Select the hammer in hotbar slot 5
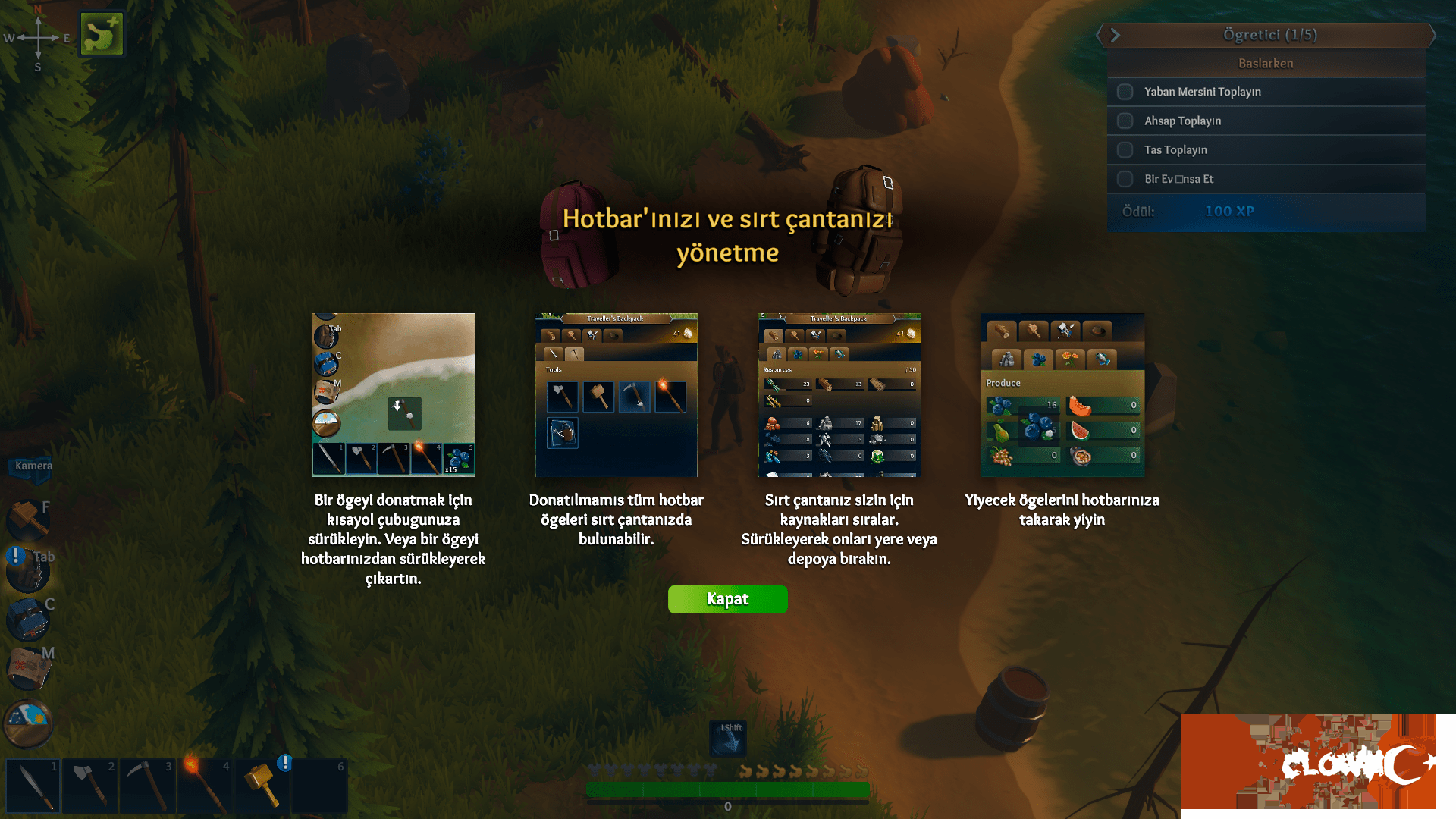Viewport: 1456px width, 819px height. click(x=262, y=785)
